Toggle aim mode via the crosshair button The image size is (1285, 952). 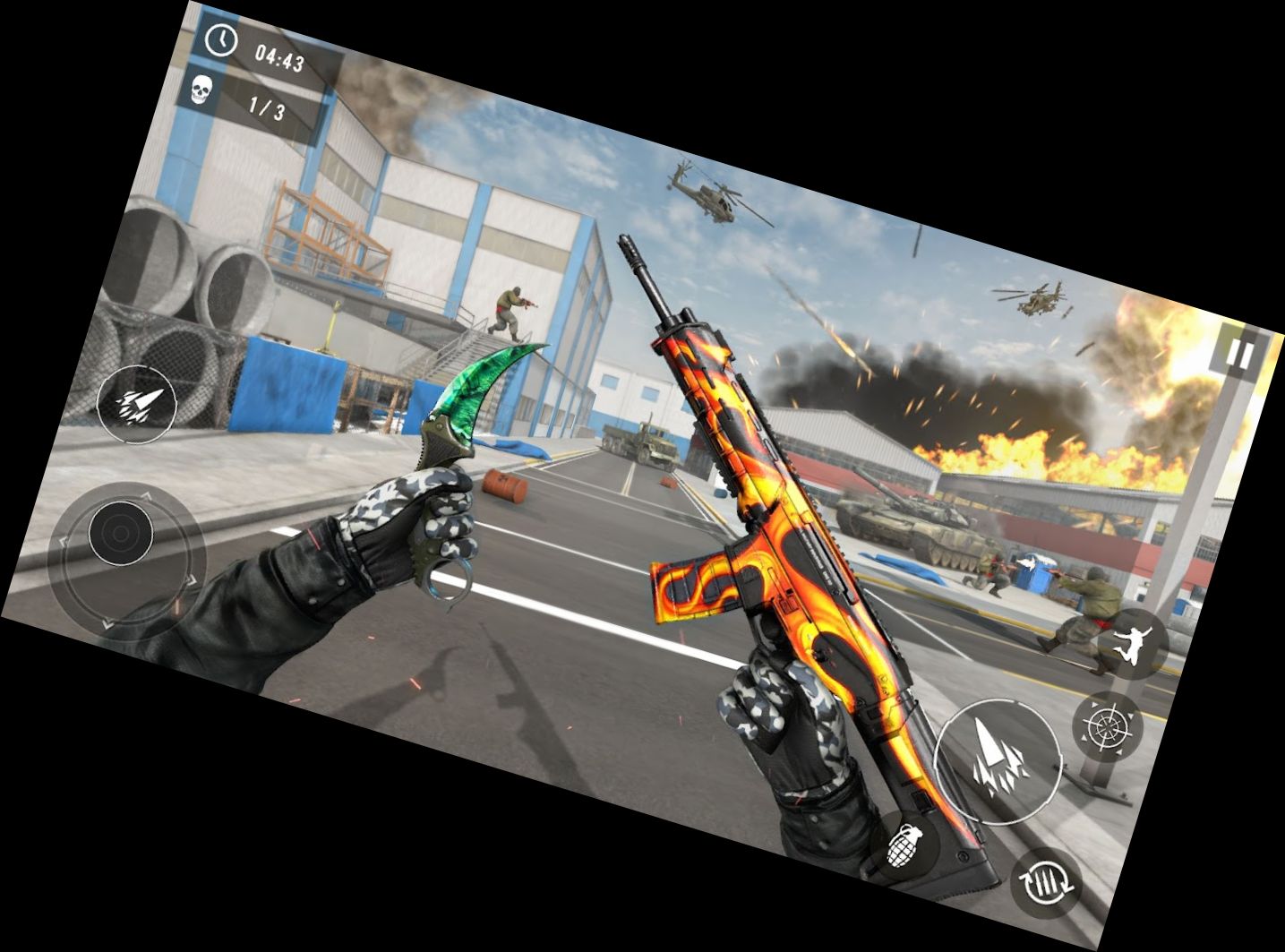(x=1108, y=725)
